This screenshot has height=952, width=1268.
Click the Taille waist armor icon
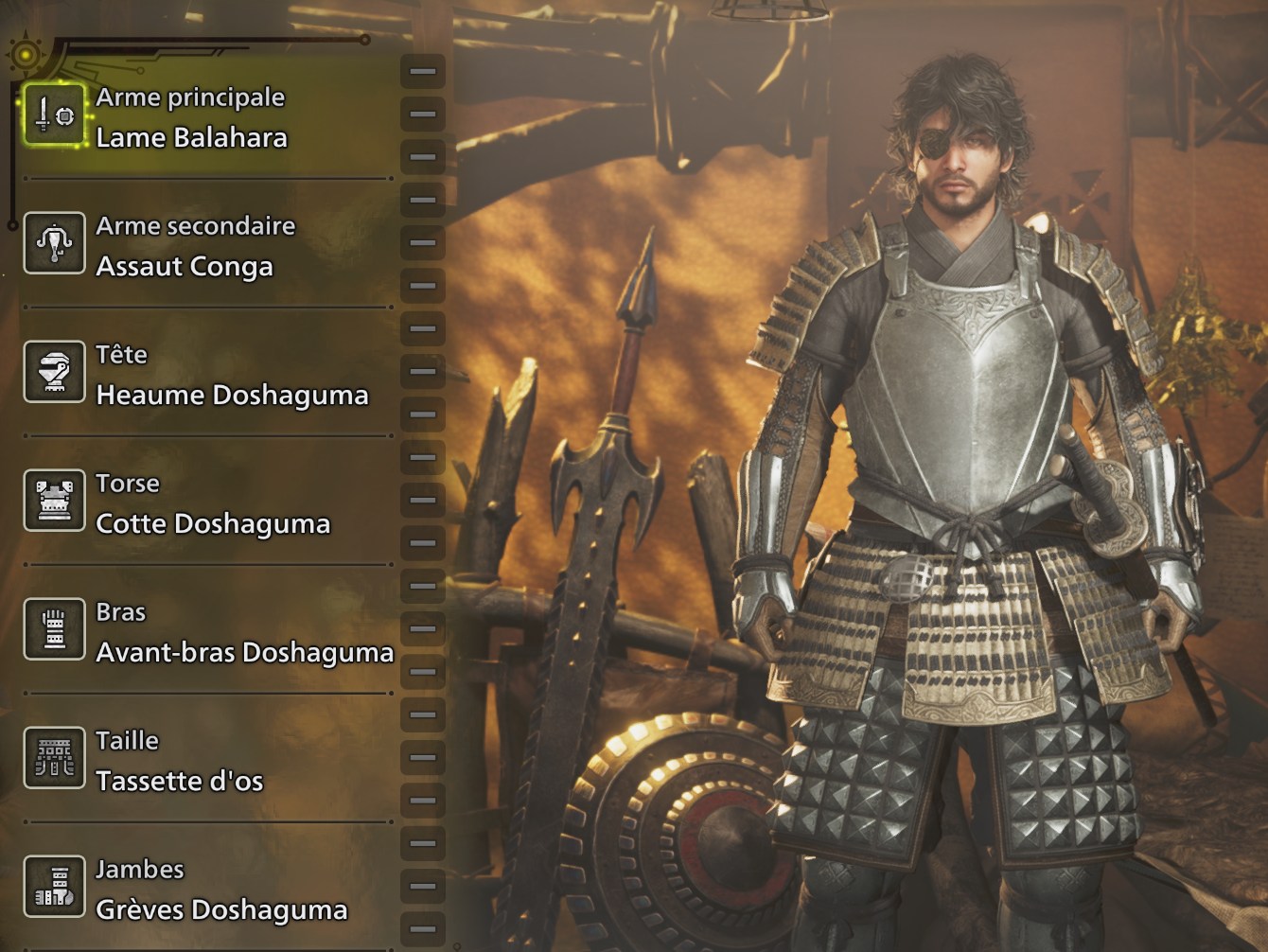pyautogui.click(x=55, y=757)
